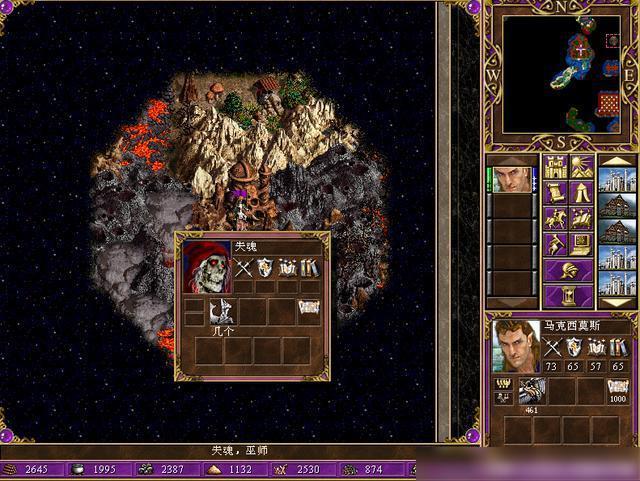The image size is (640, 481).
Task: Select the hero portrait in the hero list
Action: coord(514,180)
